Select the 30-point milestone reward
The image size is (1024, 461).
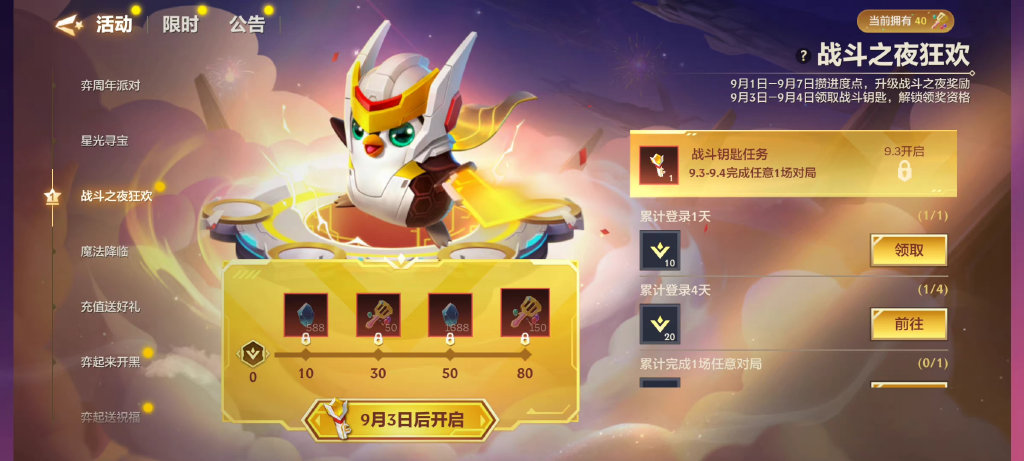(378, 315)
